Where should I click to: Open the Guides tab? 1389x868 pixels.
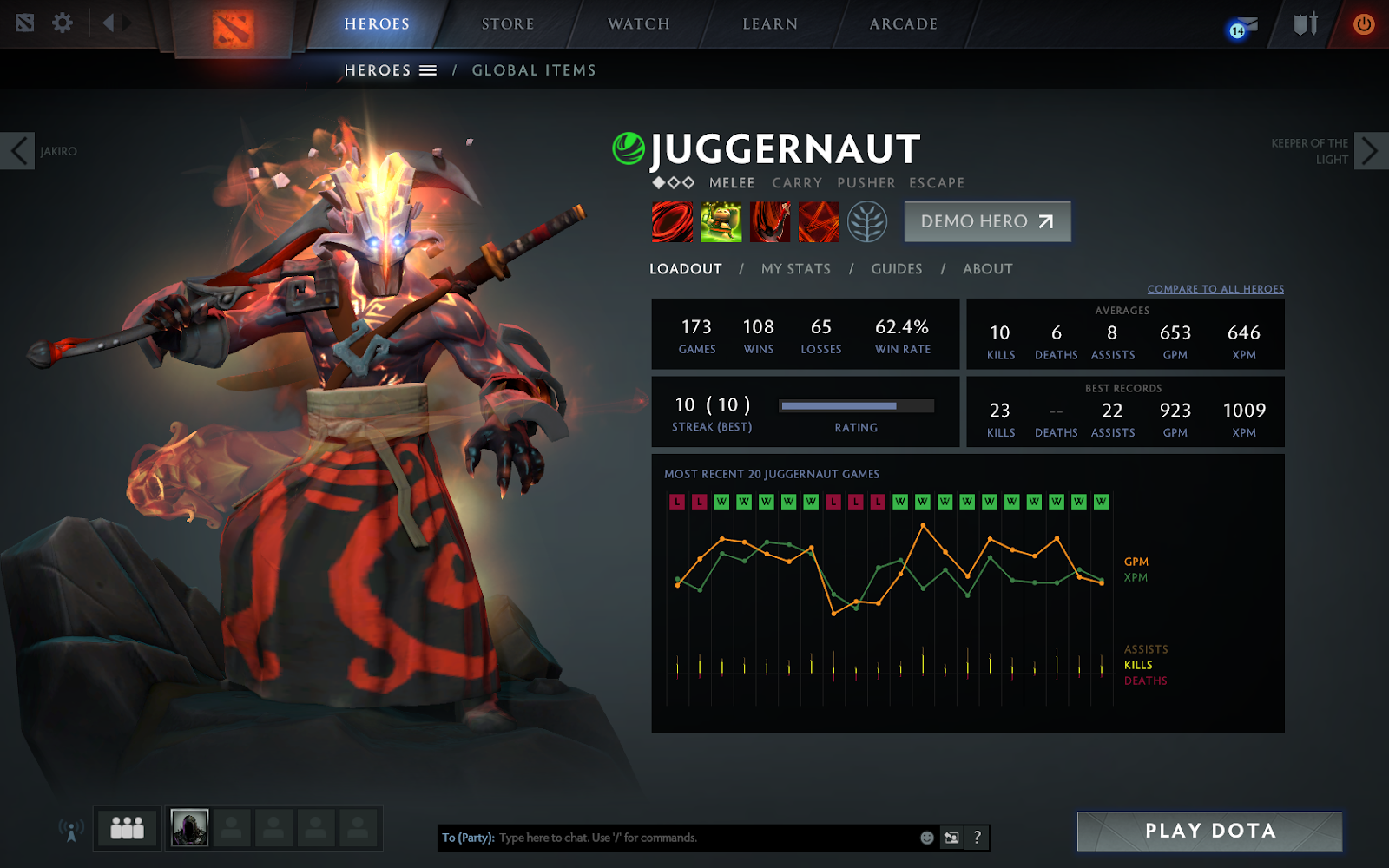[x=896, y=269]
